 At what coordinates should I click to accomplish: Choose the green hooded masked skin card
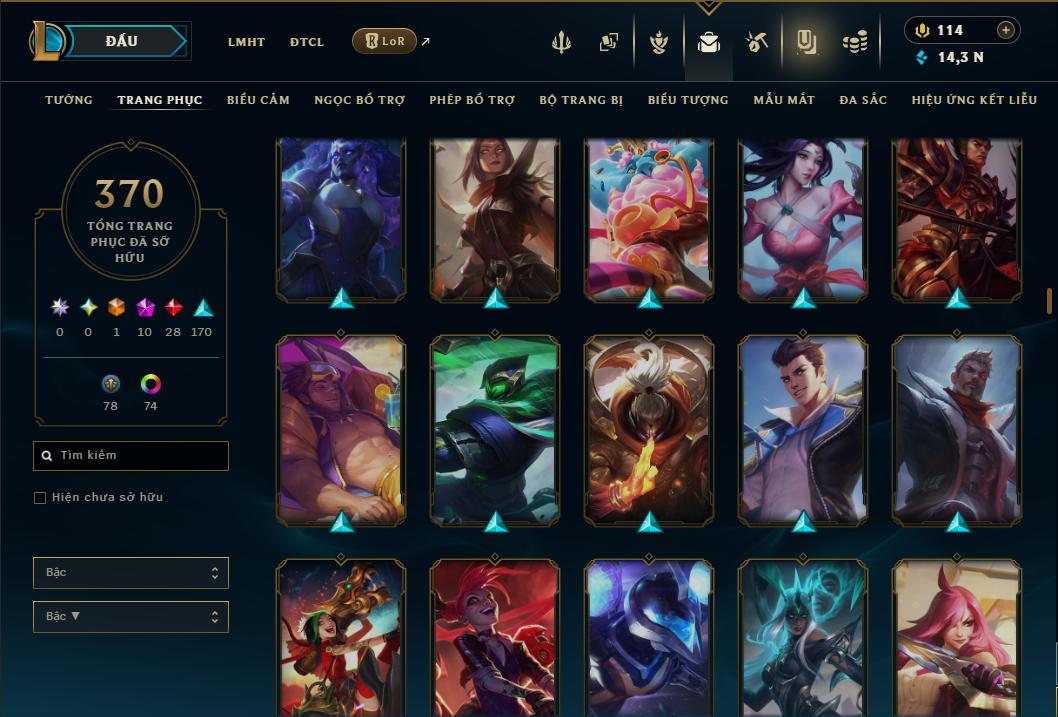click(495, 428)
